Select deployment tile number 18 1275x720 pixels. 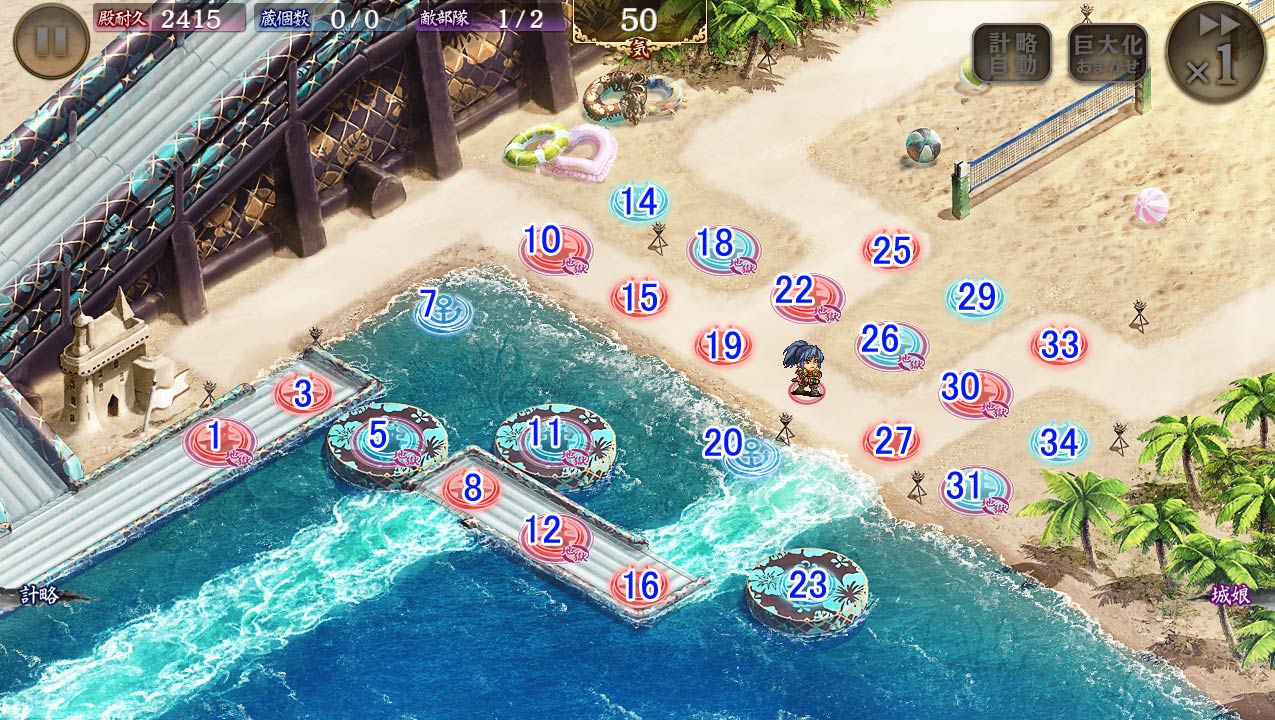(723, 249)
